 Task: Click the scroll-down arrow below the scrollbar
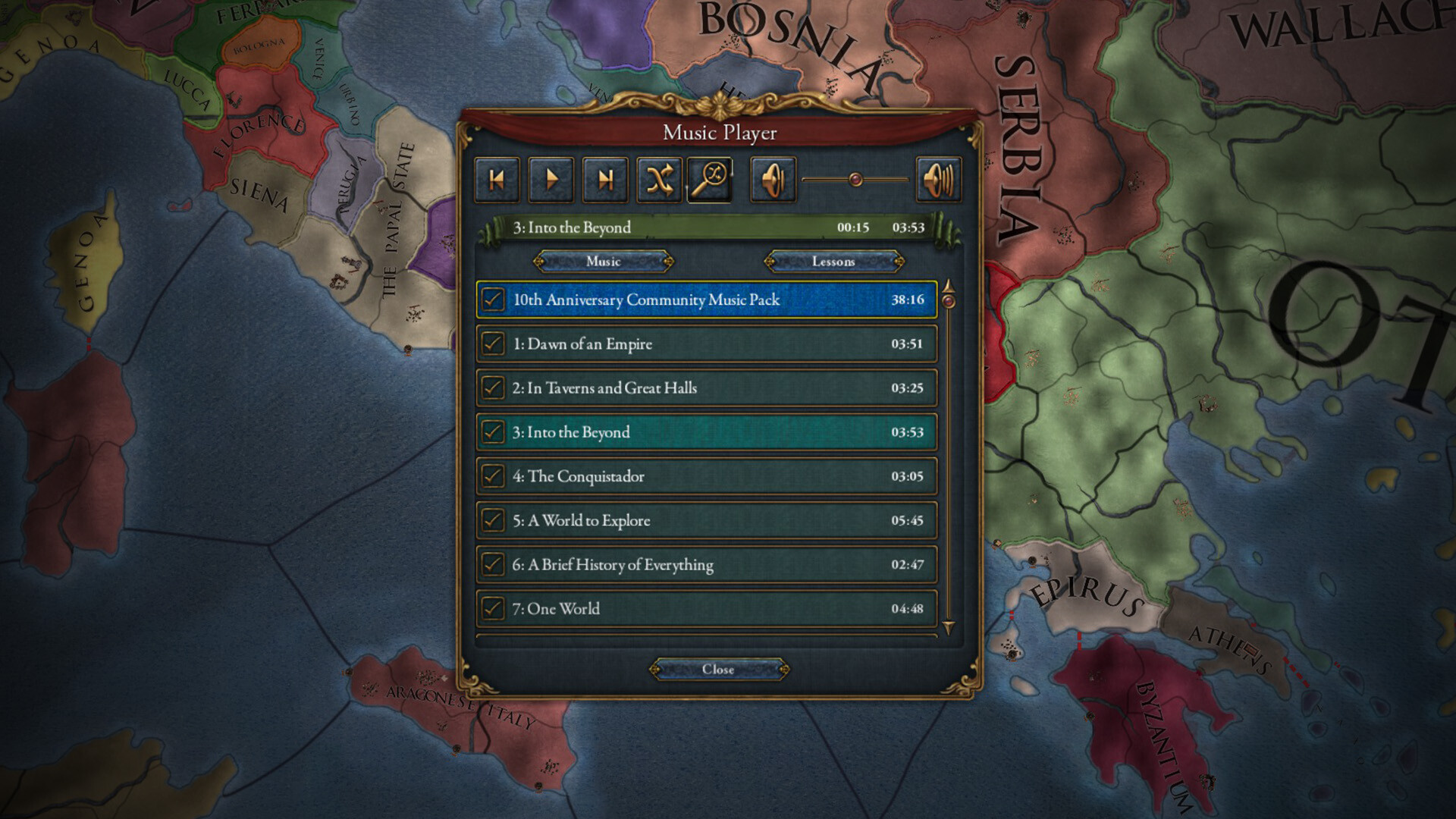pos(948,626)
